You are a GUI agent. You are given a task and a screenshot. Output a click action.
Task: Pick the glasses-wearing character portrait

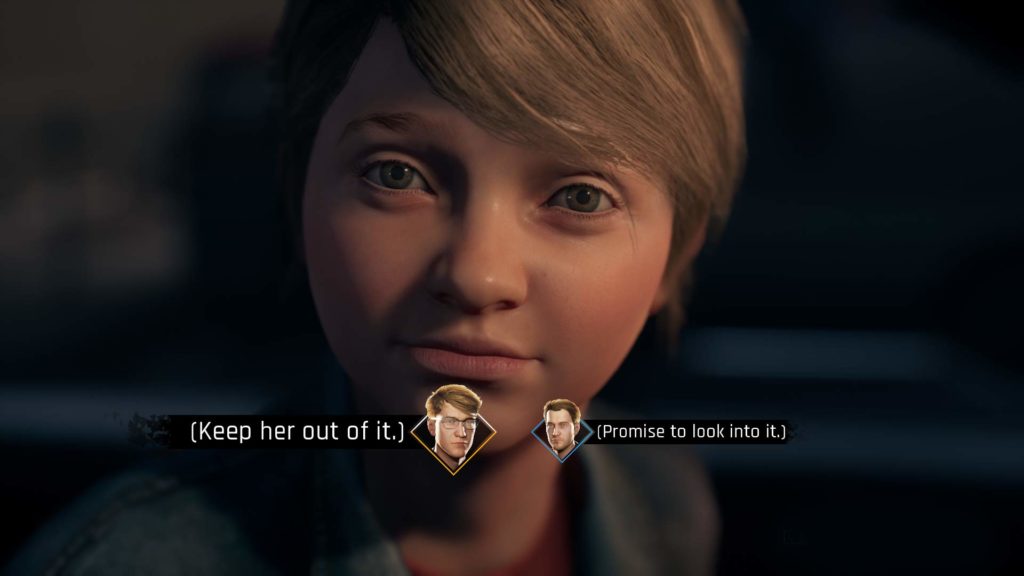(453, 427)
